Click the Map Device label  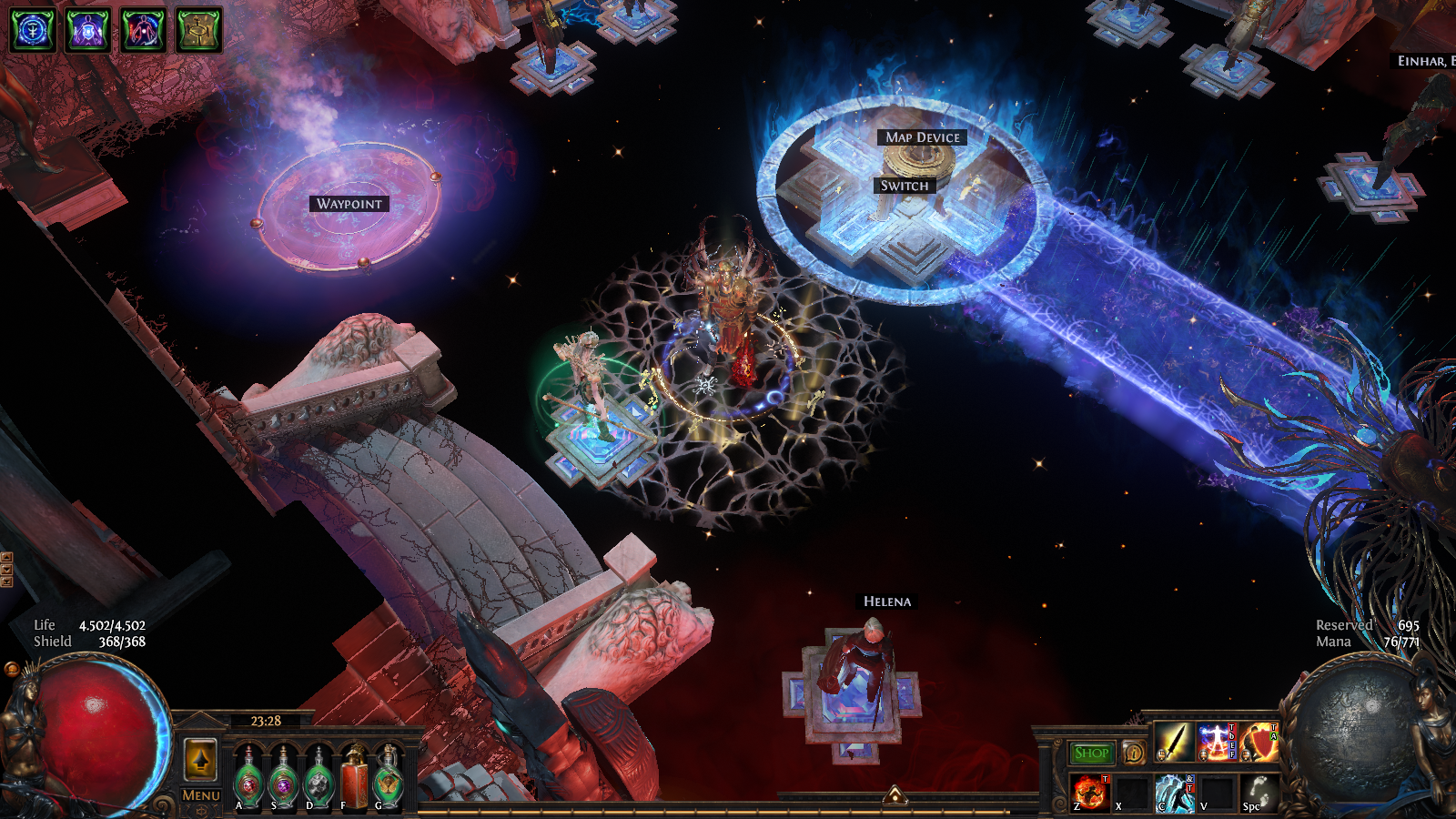[923, 137]
